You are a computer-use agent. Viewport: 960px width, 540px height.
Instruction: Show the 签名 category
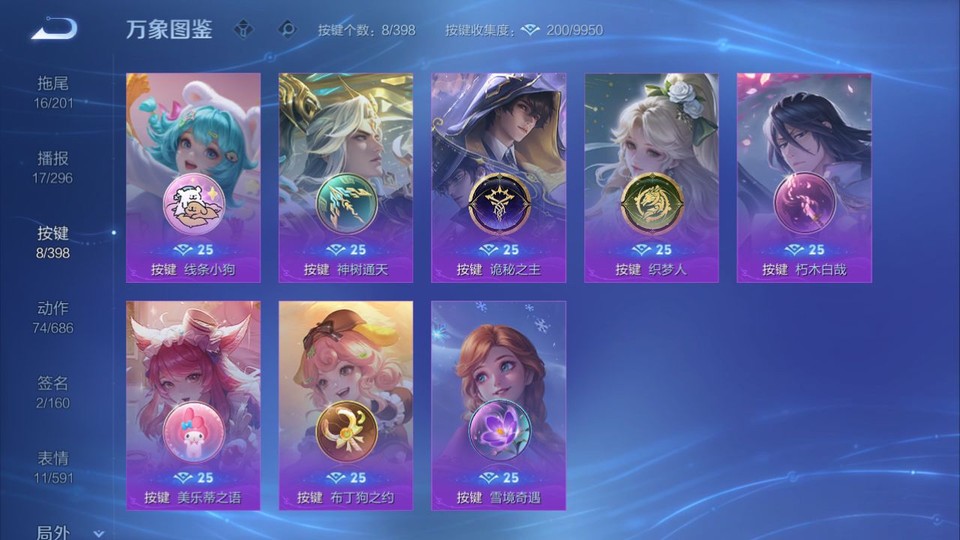pyautogui.click(x=54, y=392)
